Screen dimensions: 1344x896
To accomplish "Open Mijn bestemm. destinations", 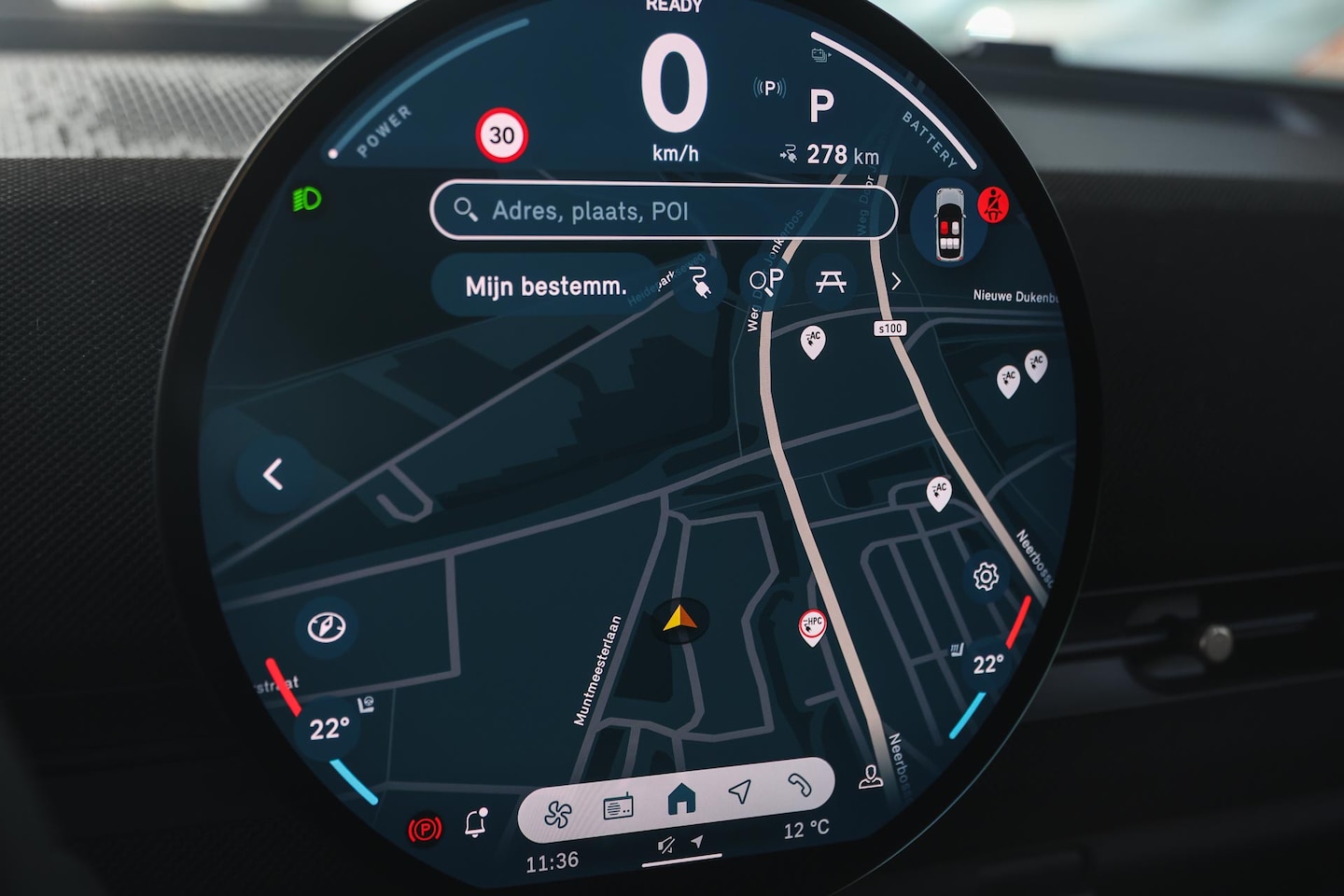I will pyautogui.click(x=546, y=286).
